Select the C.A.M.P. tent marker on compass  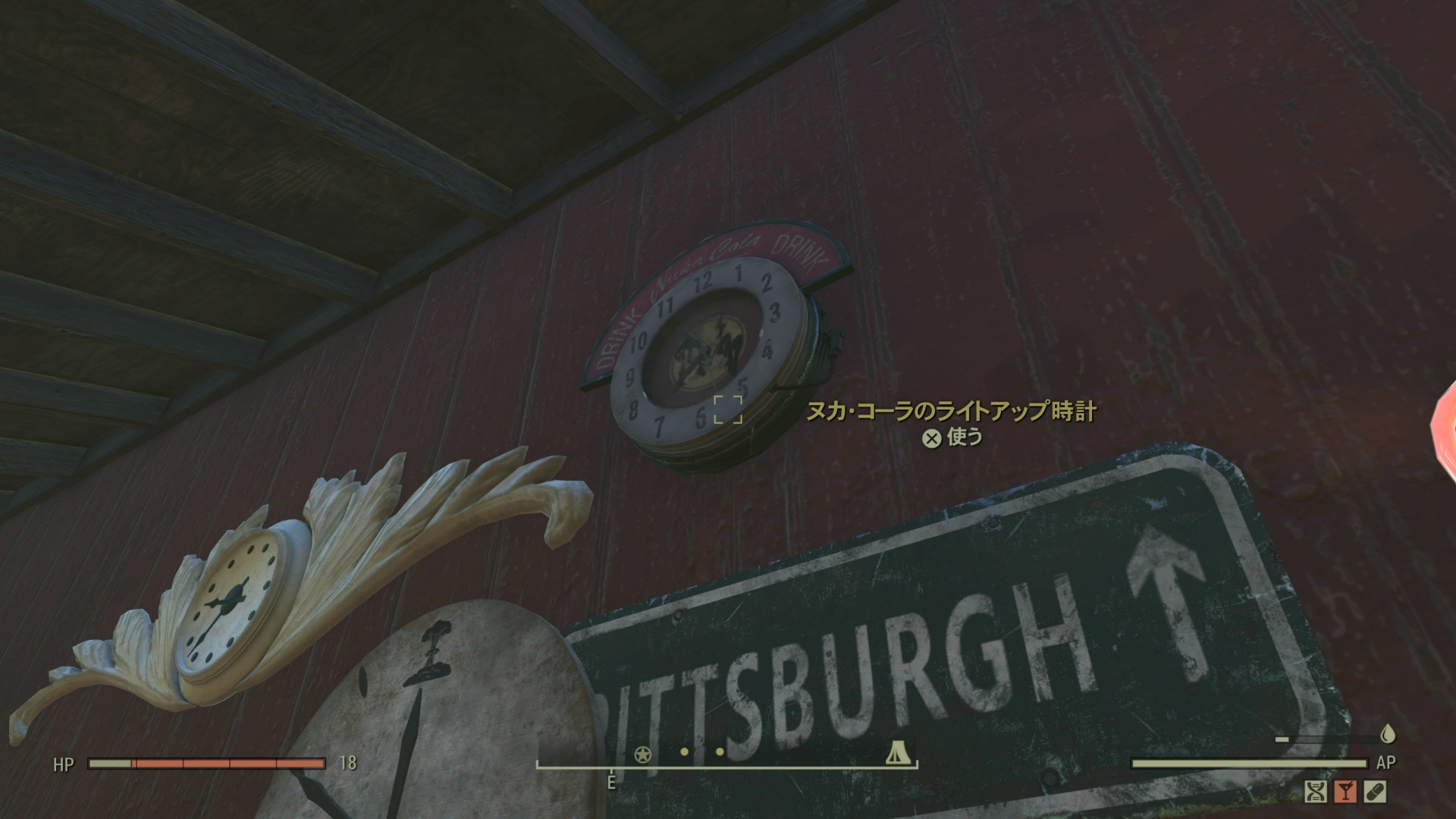coord(896,754)
